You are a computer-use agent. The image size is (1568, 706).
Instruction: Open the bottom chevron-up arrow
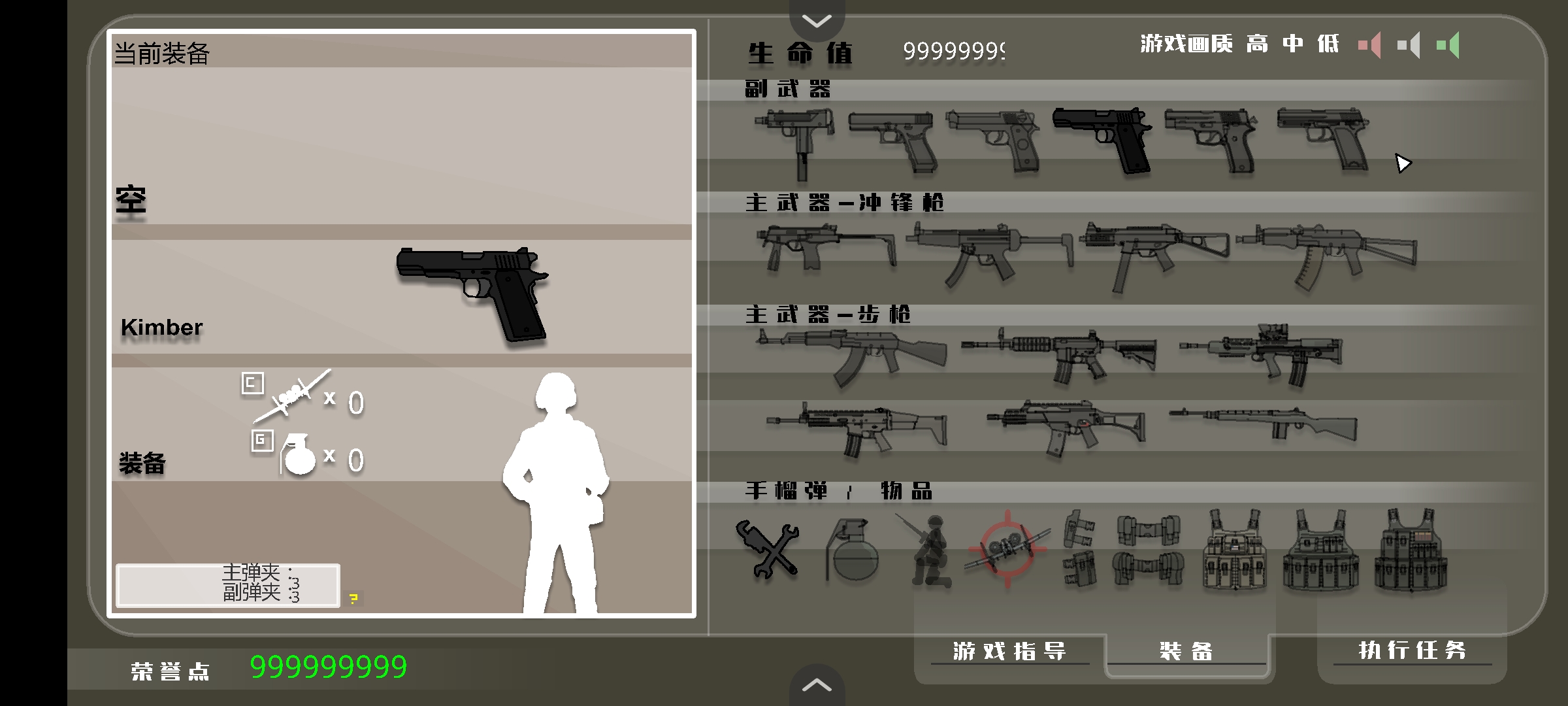tap(817, 685)
